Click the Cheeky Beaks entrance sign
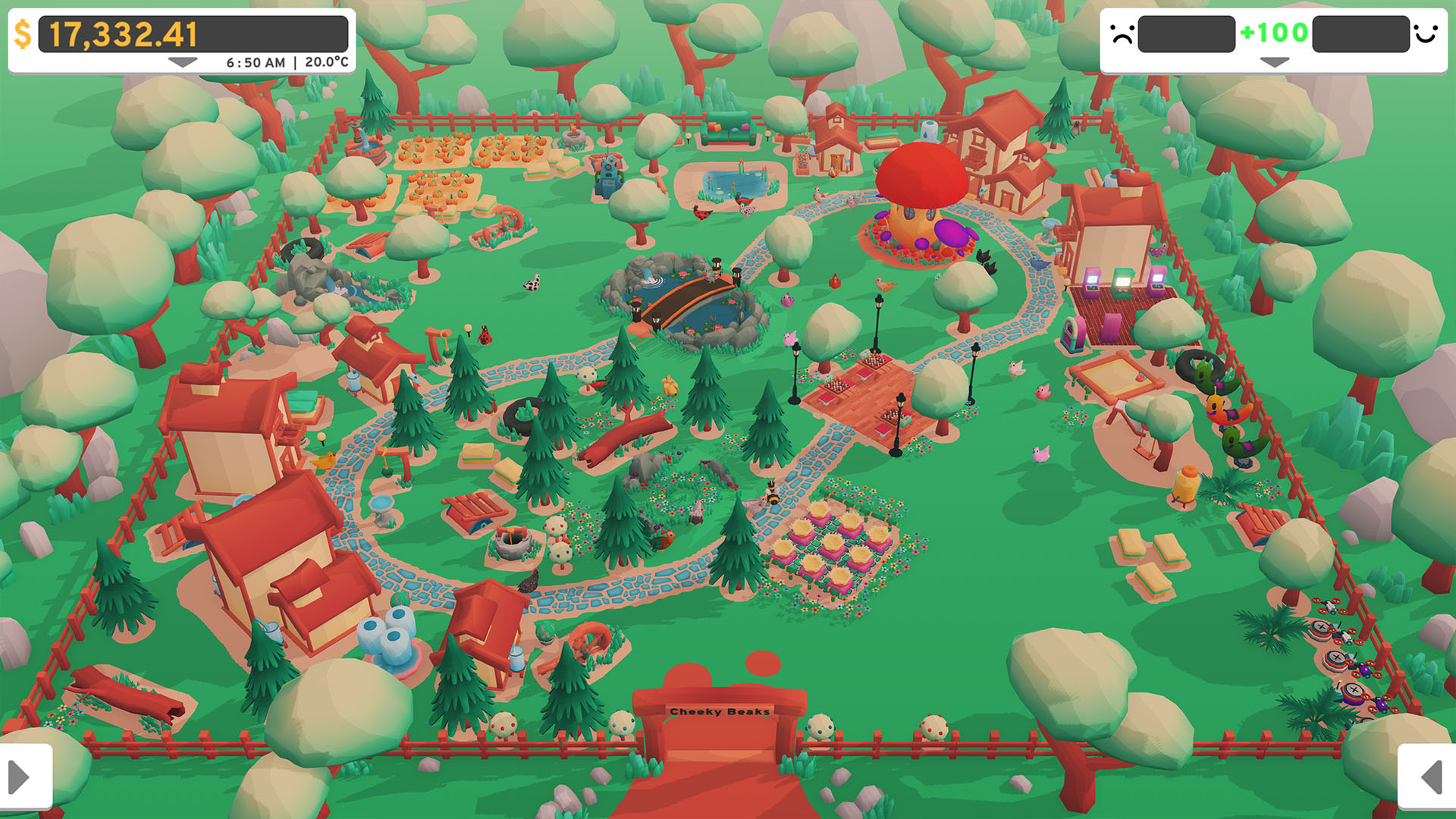 [720, 711]
